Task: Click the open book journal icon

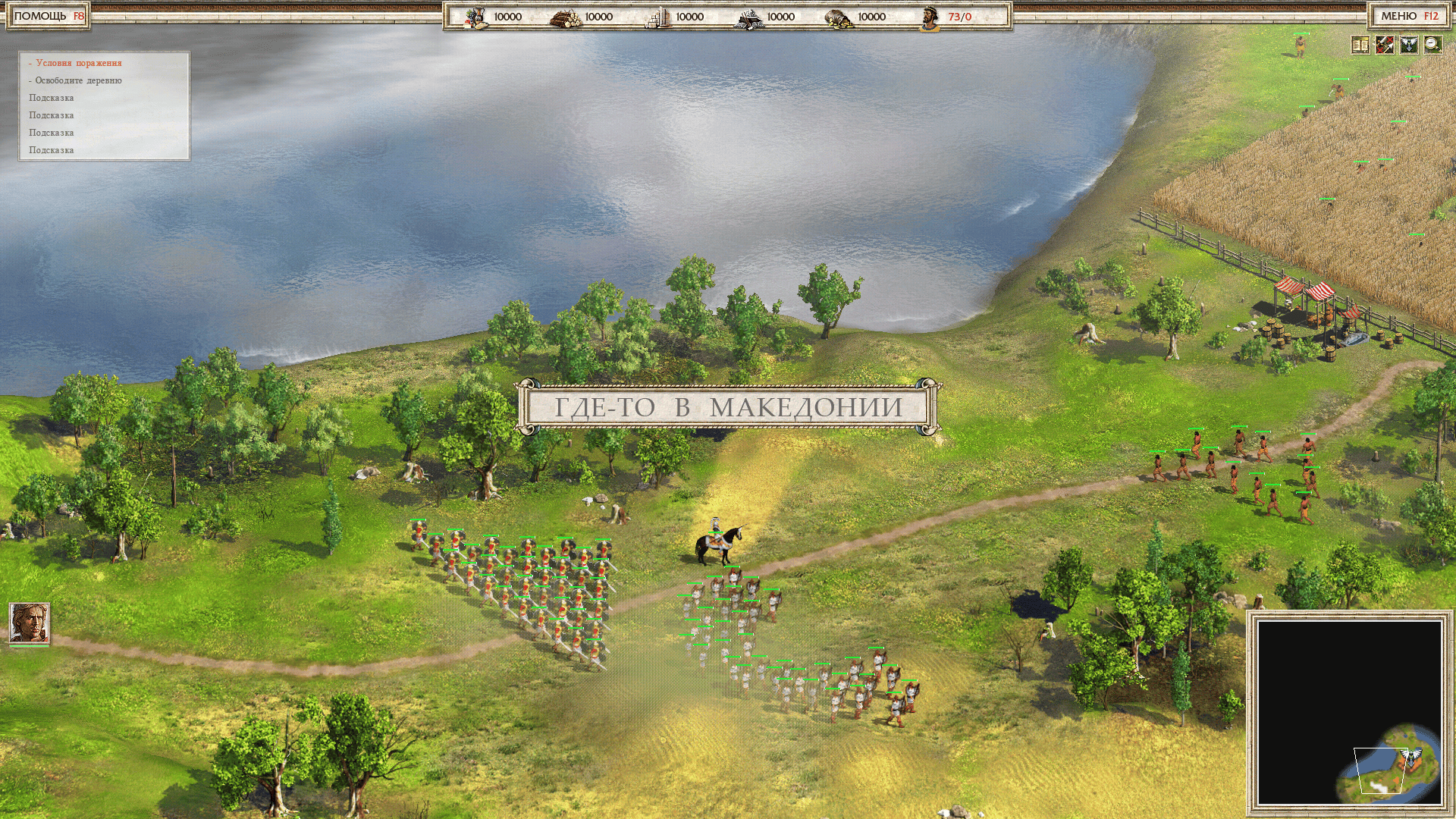Action: pos(1360,45)
